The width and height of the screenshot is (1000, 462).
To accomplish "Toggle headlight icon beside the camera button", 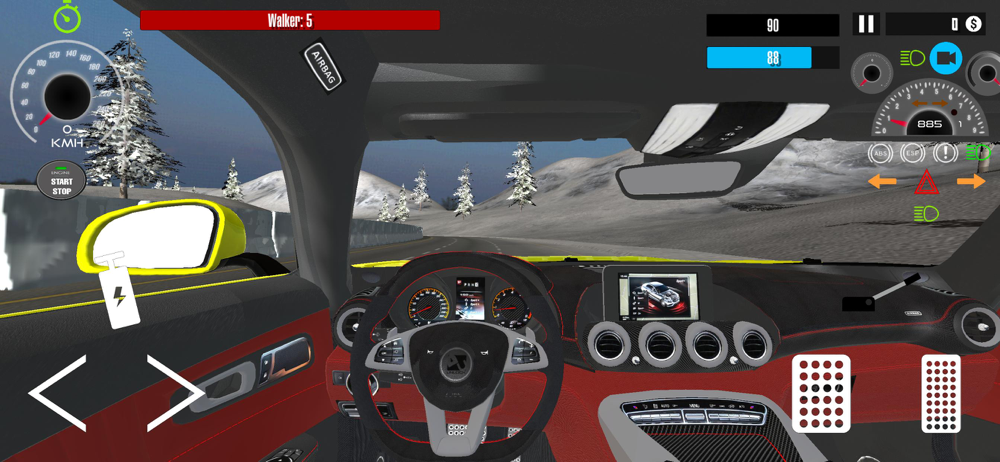I will pos(912,59).
